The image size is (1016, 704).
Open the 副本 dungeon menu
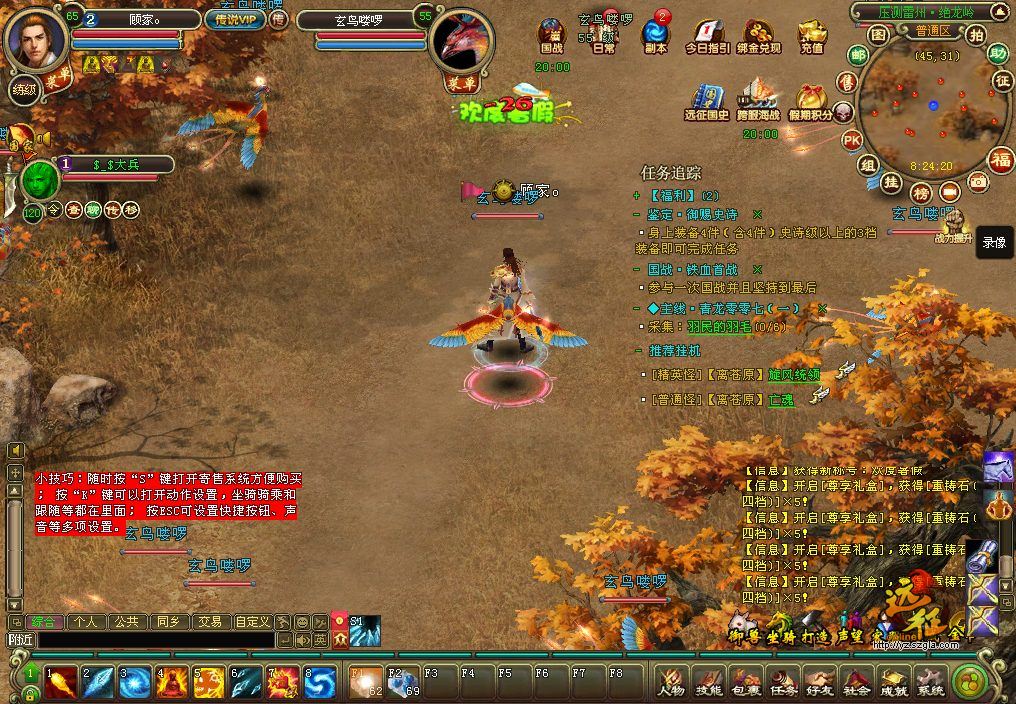click(656, 36)
